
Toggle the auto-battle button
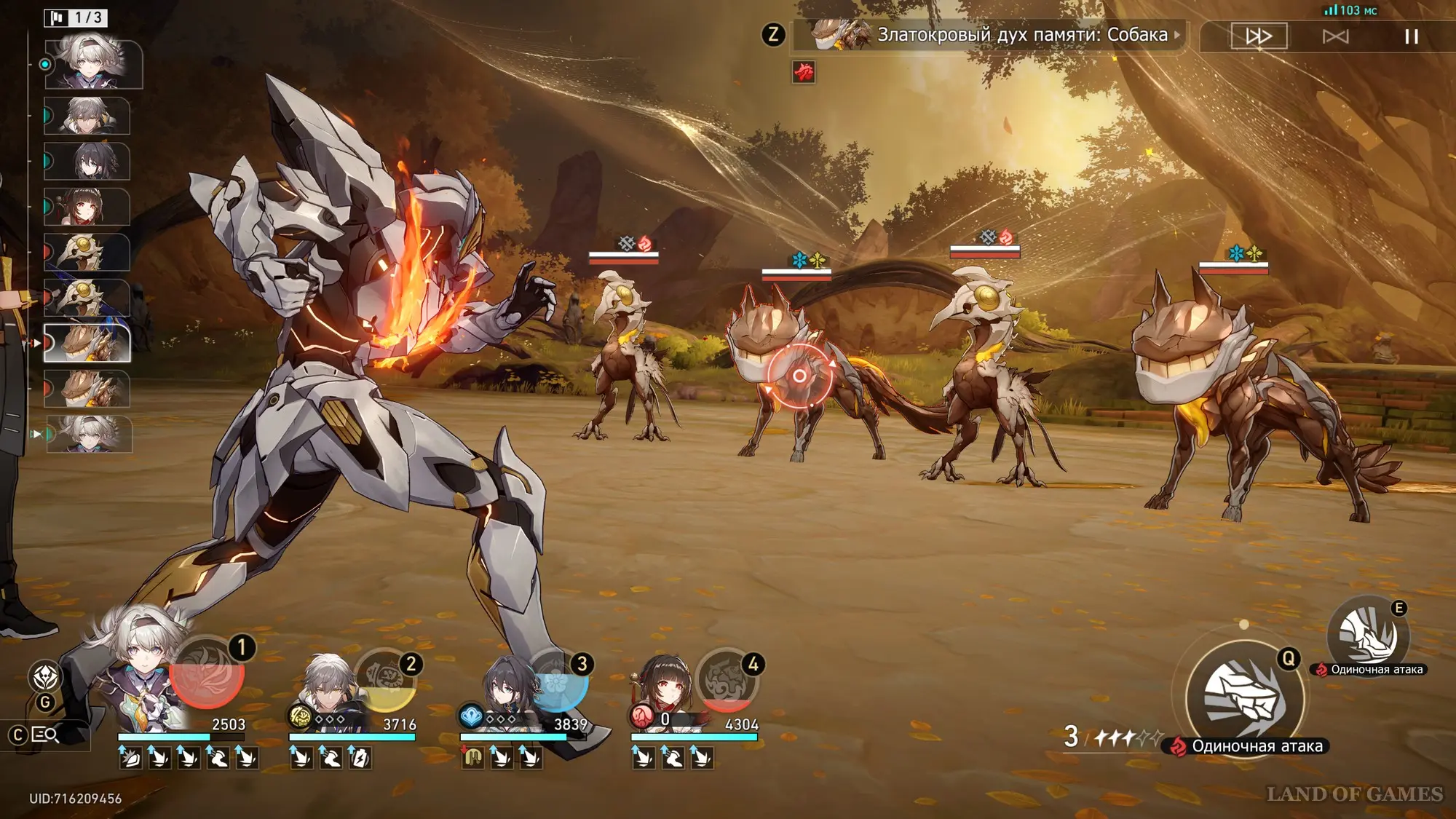click(x=1335, y=36)
